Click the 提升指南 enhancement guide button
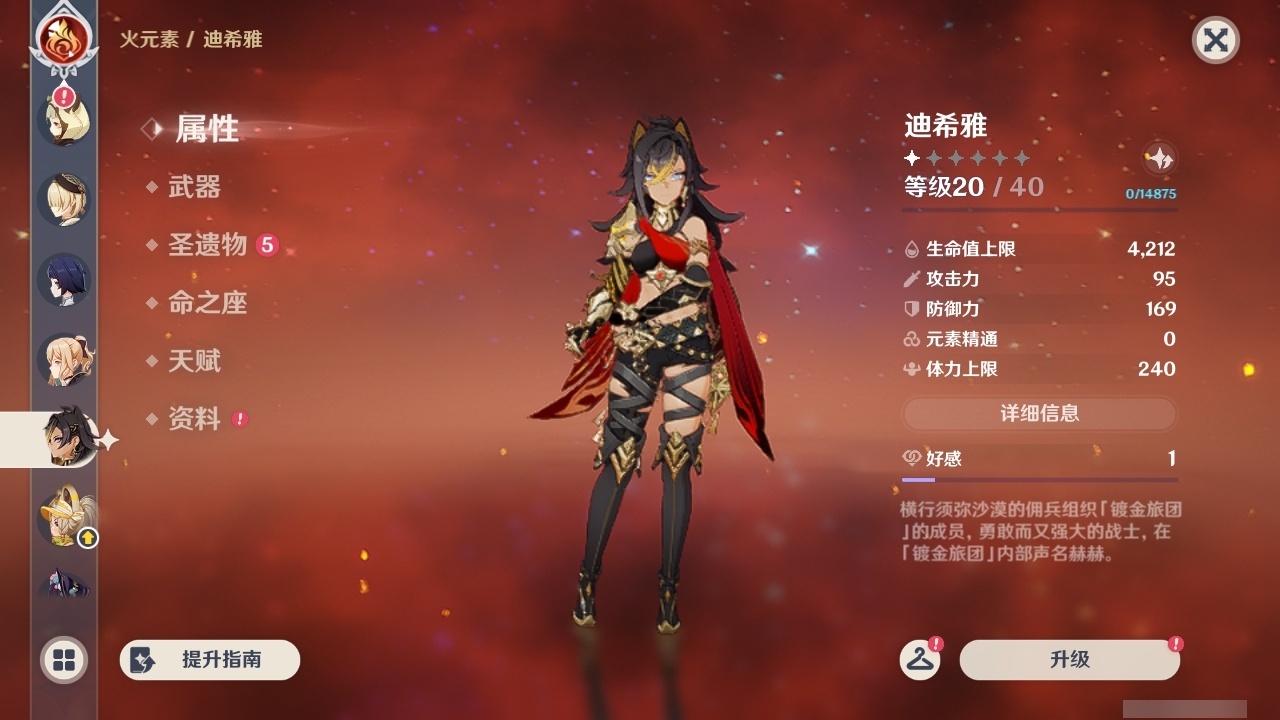 pos(209,659)
